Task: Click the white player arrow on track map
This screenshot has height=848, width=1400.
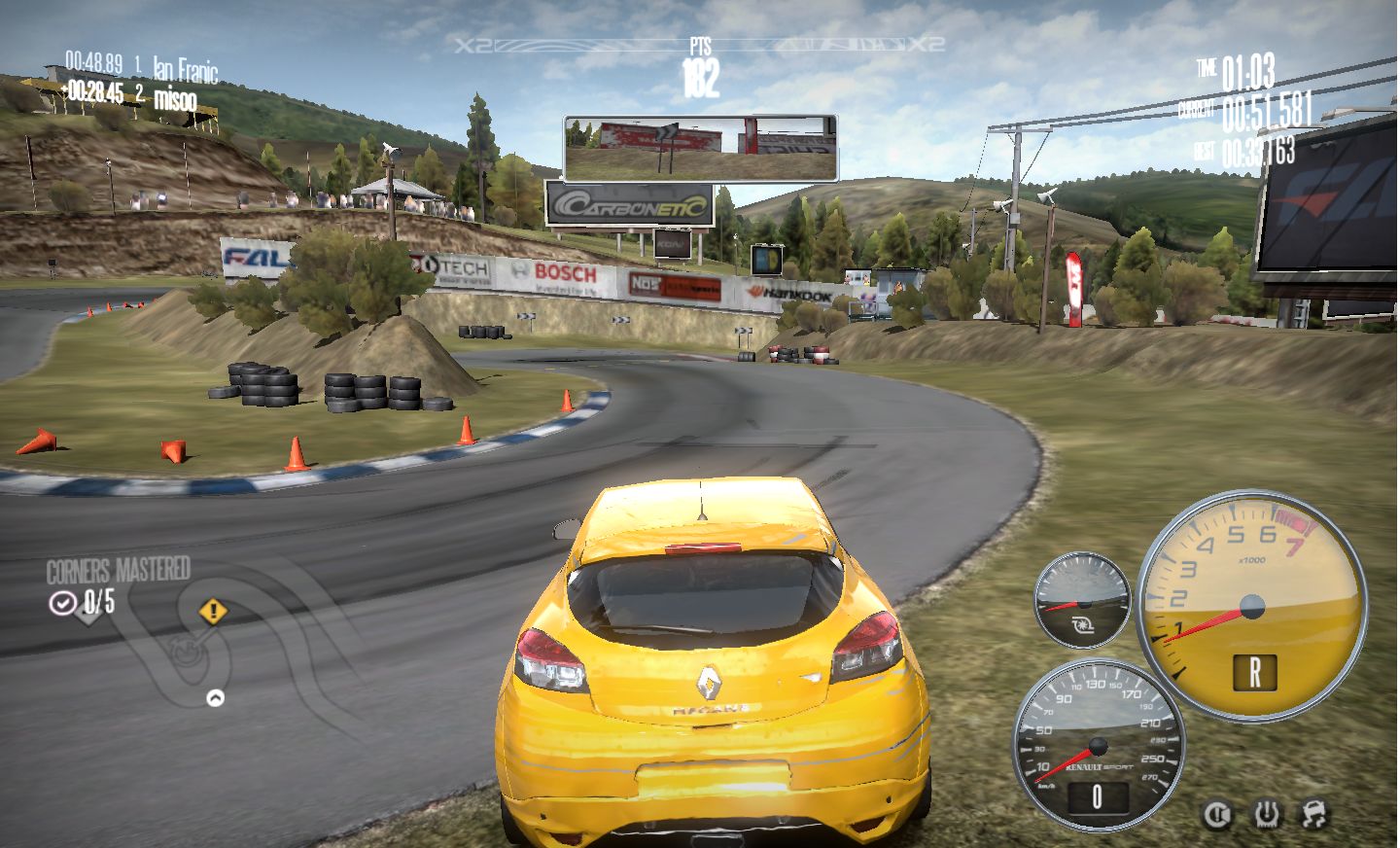Action: [215, 697]
